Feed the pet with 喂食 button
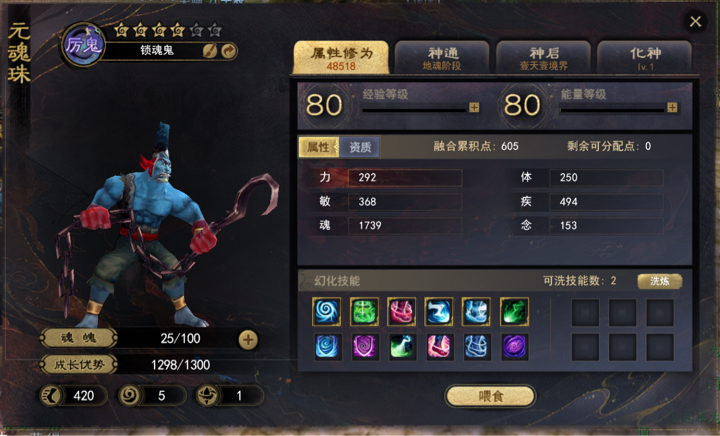720x436 pixels. pyautogui.click(x=490, y=396)
